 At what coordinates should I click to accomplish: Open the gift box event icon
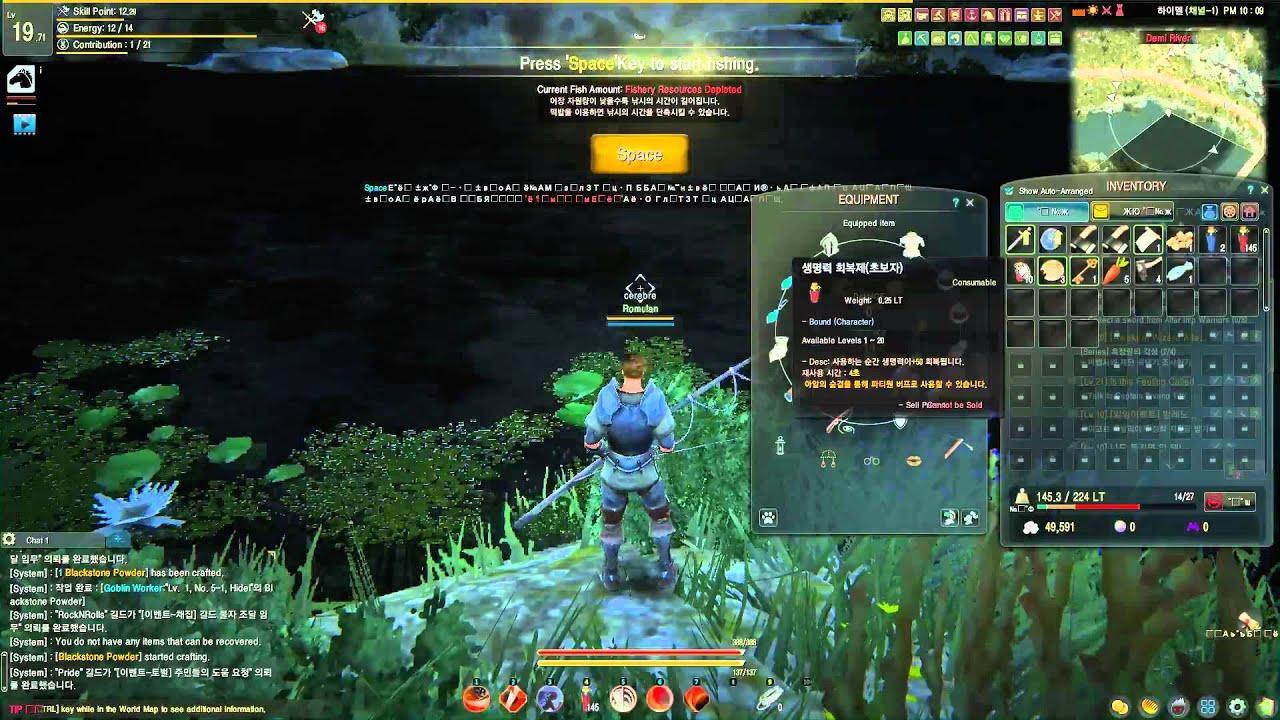tap(1005, 15)
